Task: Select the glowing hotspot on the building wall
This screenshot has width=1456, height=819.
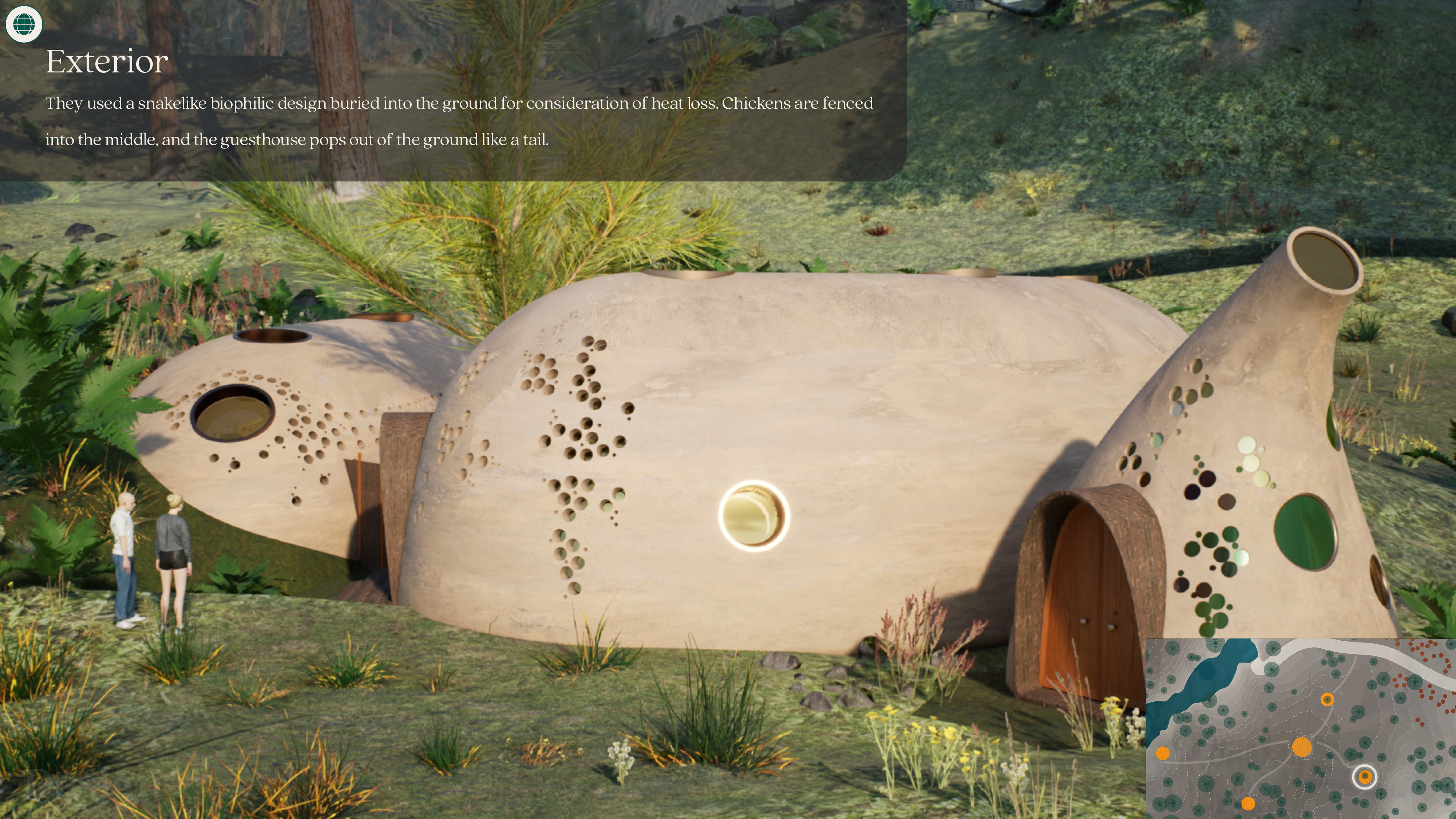Action: [x=753, y=515]
